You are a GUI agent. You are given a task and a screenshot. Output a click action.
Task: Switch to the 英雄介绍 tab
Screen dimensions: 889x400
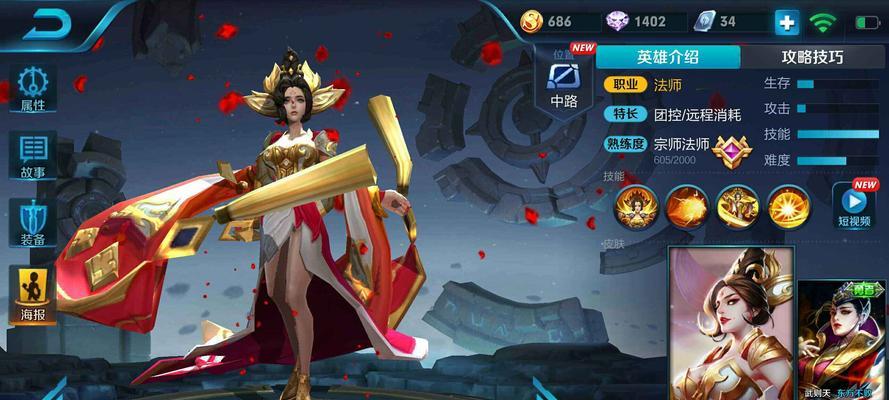tap(670, 57)
